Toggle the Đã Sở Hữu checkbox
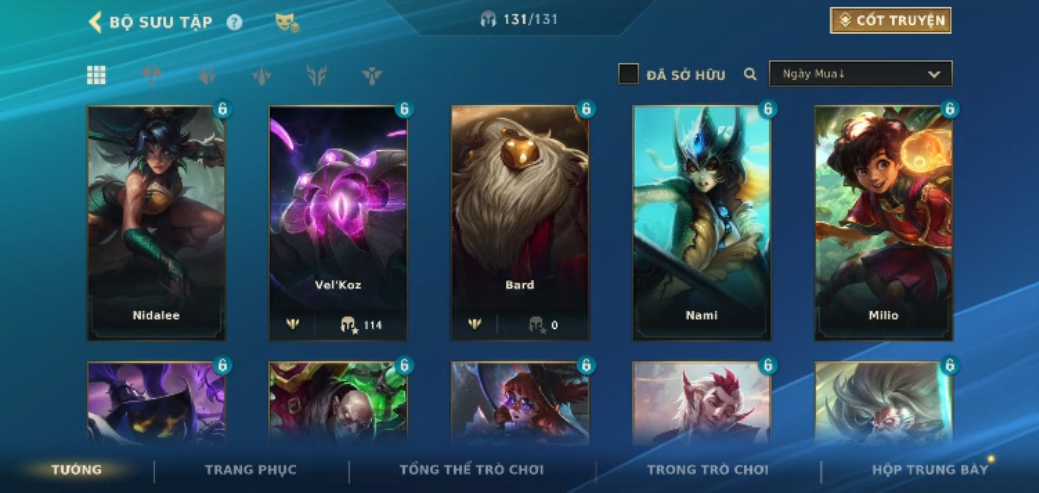This screenshot has height=493, width=1039. pyautogui.click(x=628, y=74)
